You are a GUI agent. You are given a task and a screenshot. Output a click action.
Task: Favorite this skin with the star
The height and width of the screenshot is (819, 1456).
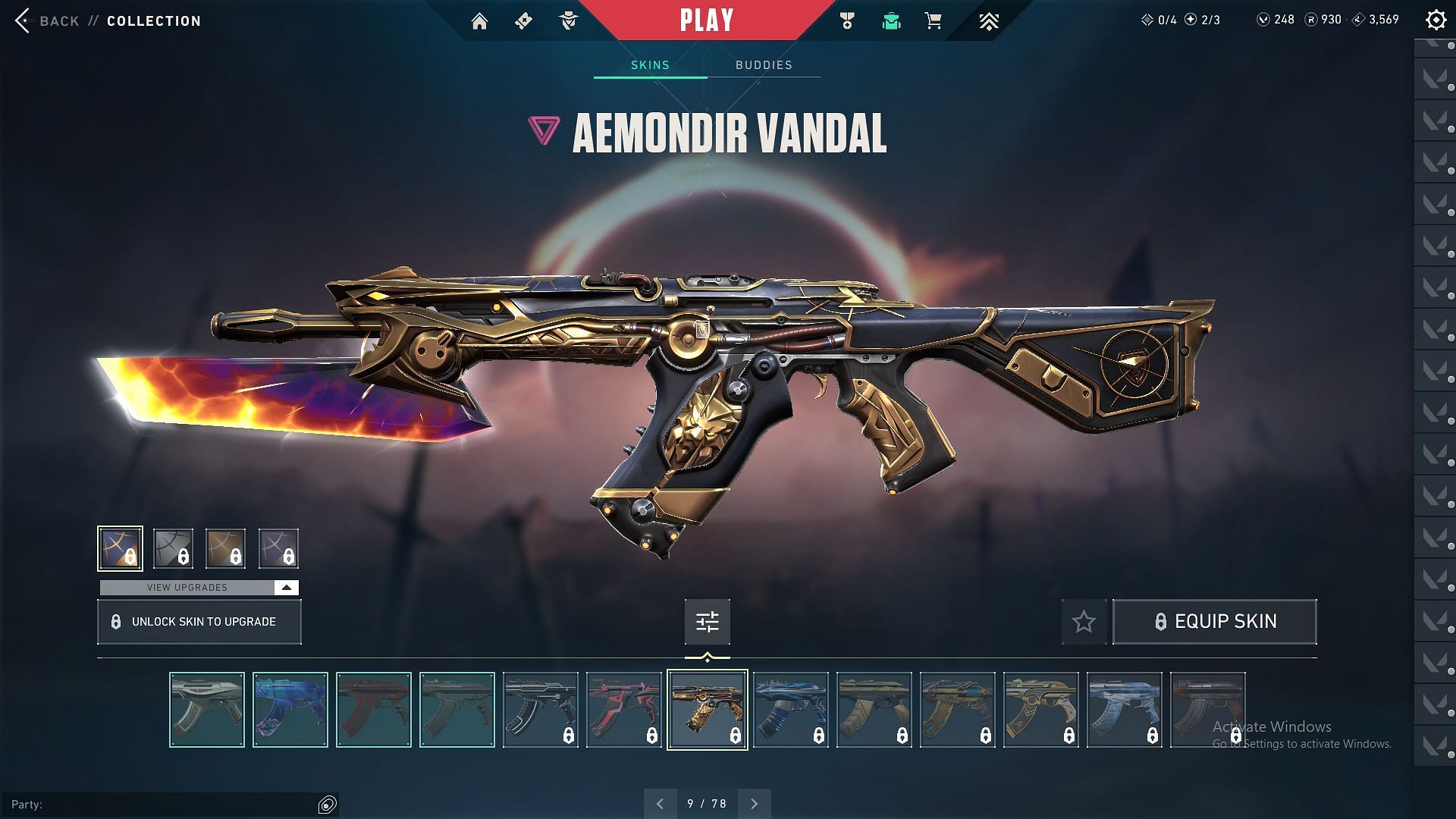pos(1084,622)
